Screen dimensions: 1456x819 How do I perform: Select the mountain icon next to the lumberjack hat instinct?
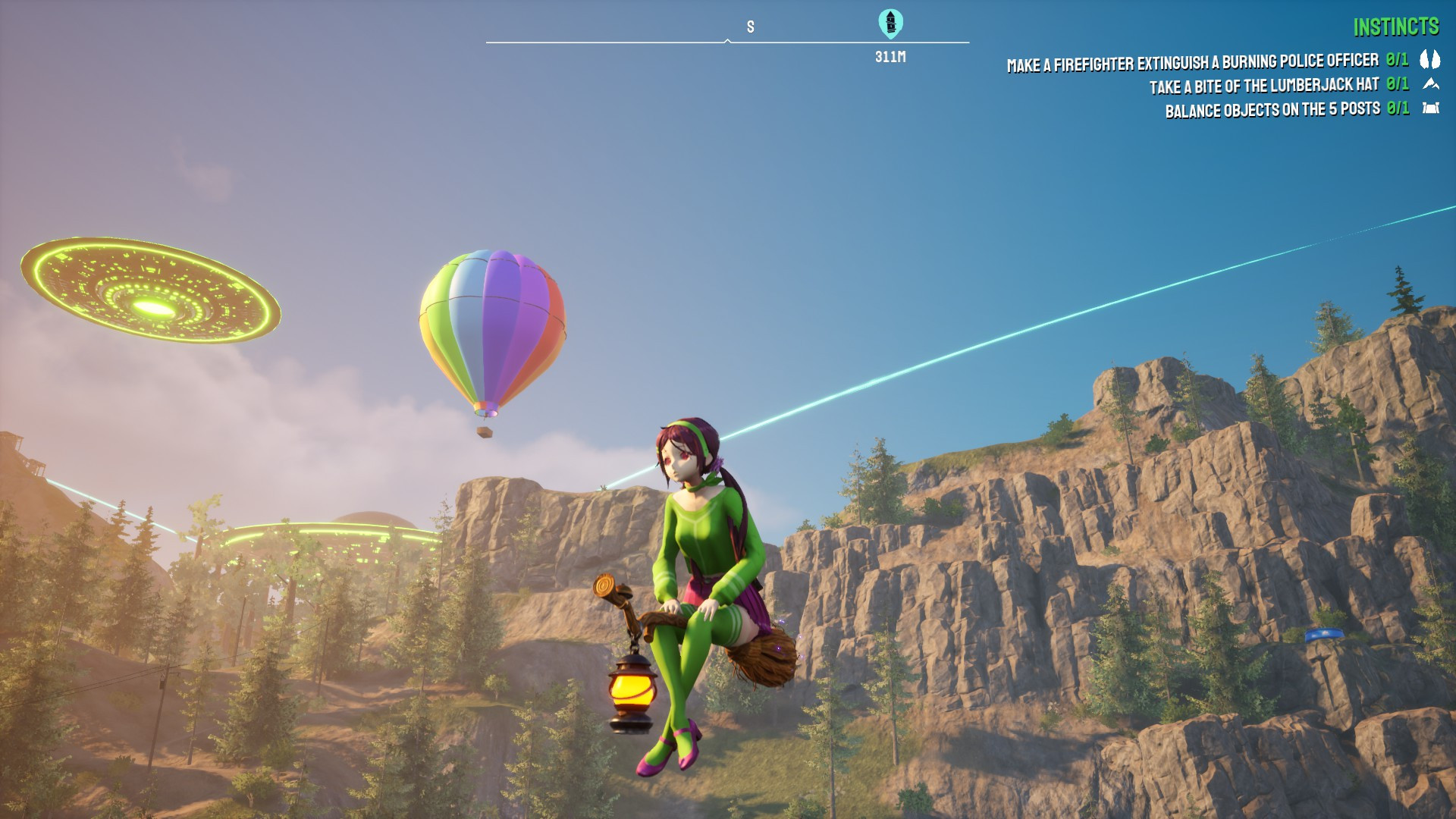point(1430,86)
